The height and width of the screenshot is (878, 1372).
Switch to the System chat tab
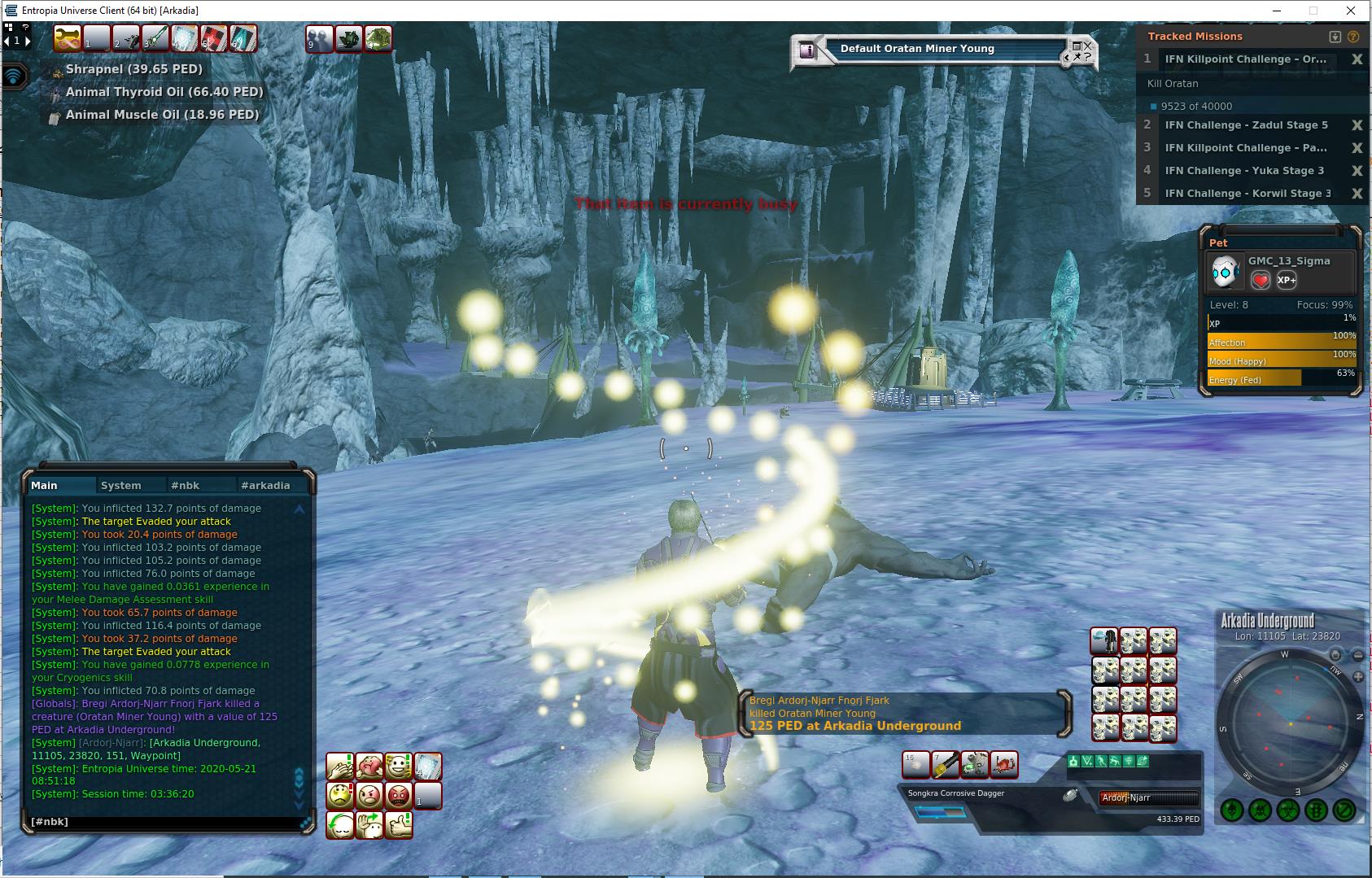pyautogui.click(x=120, y=485)
